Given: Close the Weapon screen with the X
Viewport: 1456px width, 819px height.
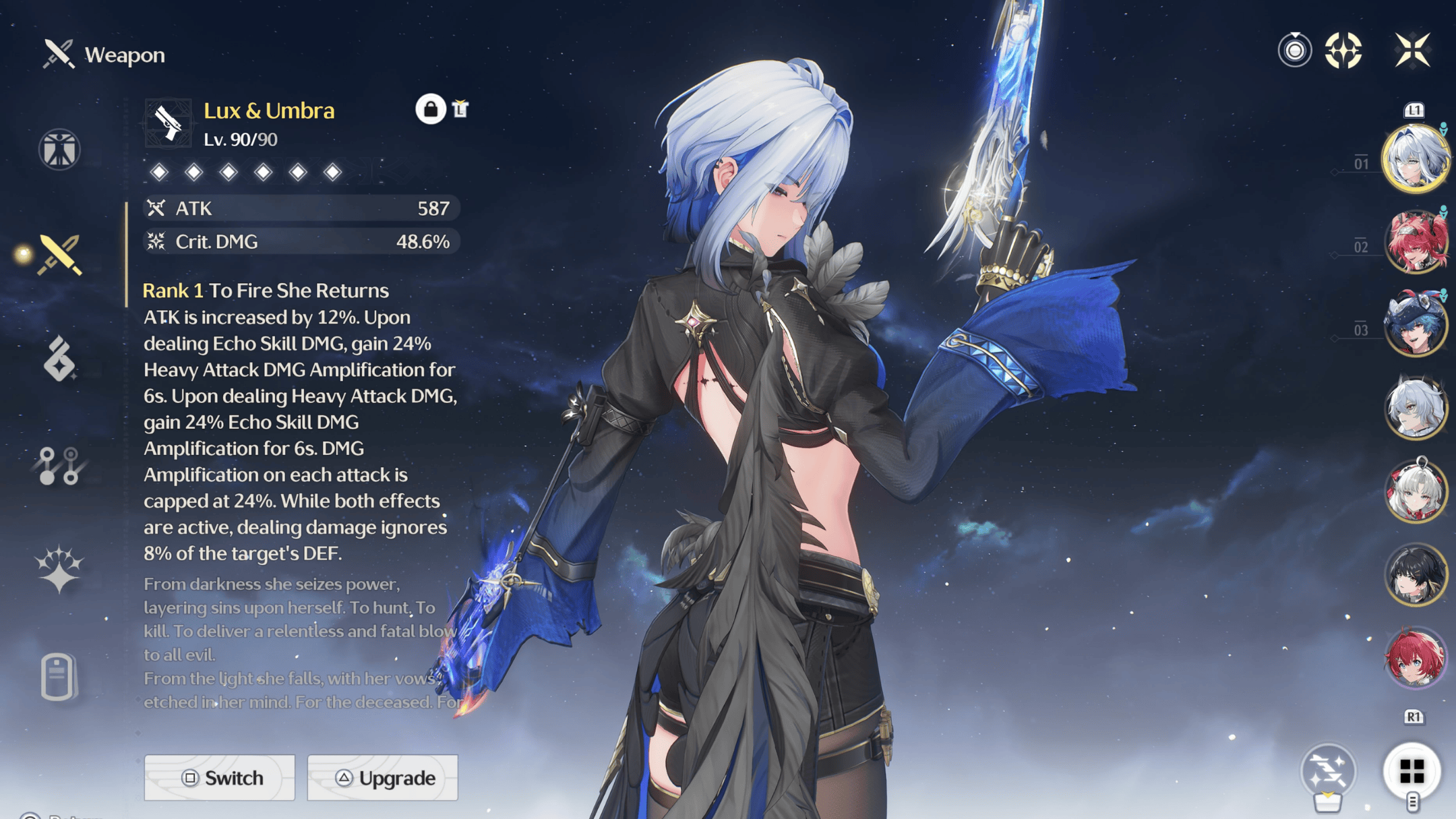Looking at the screenshot, I should (x=1412, y=50).
